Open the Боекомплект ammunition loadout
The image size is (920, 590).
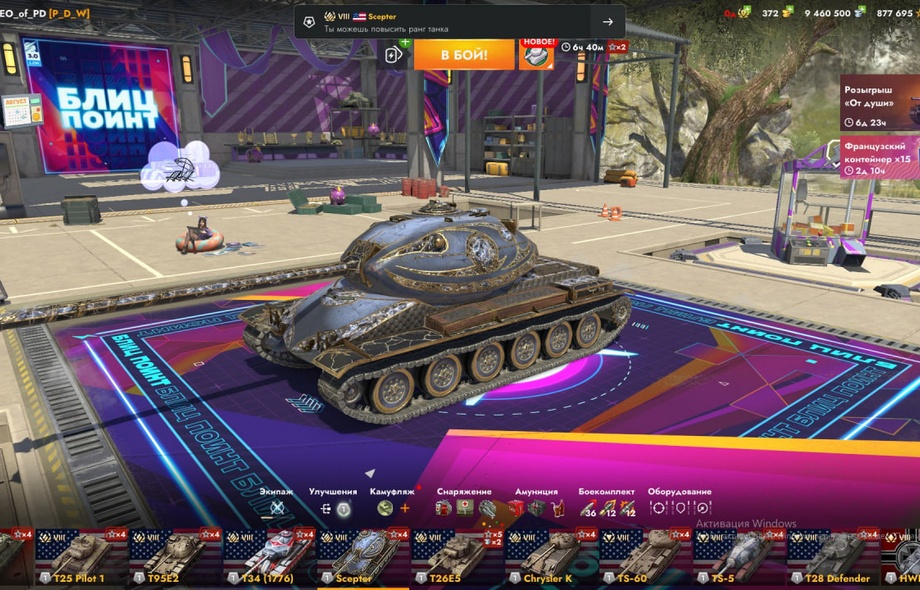(607, 507)
